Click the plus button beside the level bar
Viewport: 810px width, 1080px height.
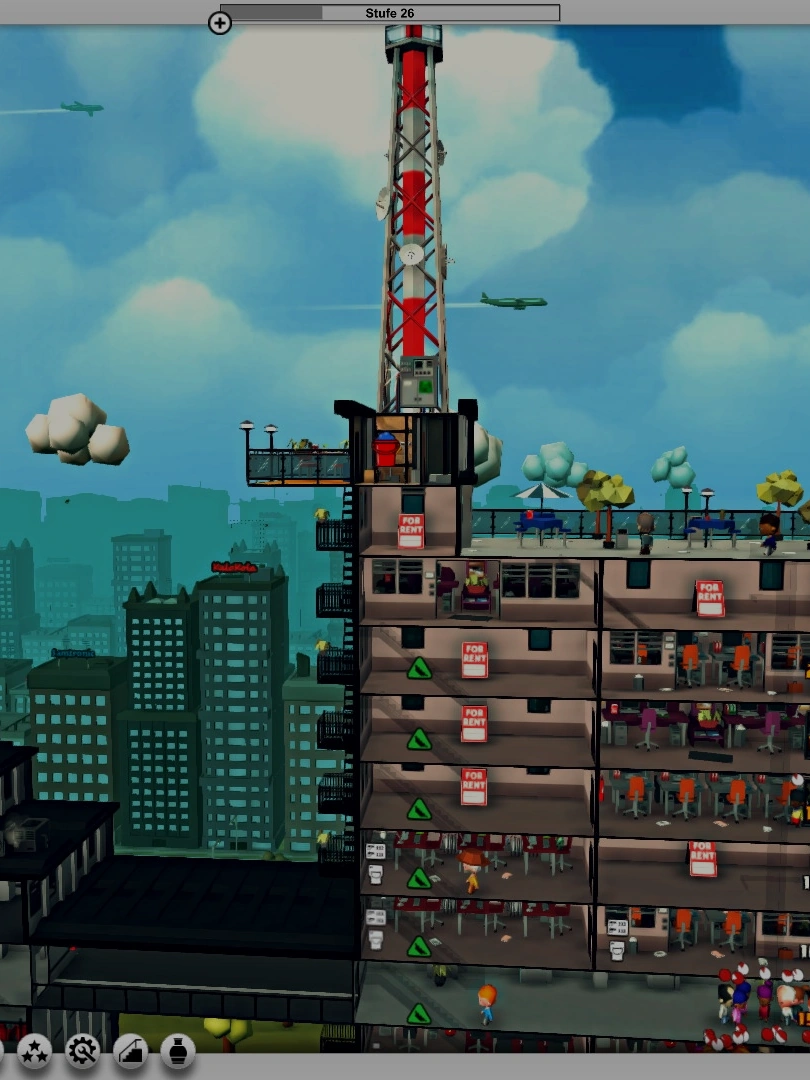(219, 22)
